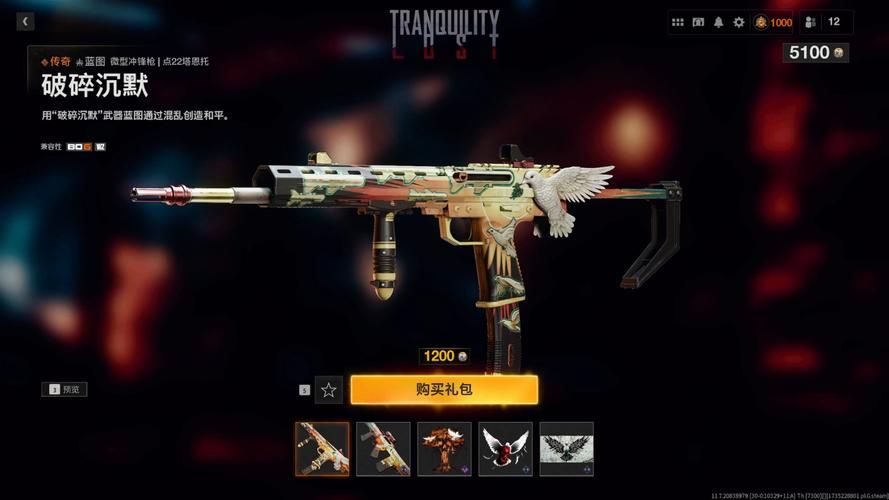Image resolution: width=889 pixels, height=500 pixels.
Task: Select the second weapon blueprint thumbnail
Action: click(x=383, y=448)
